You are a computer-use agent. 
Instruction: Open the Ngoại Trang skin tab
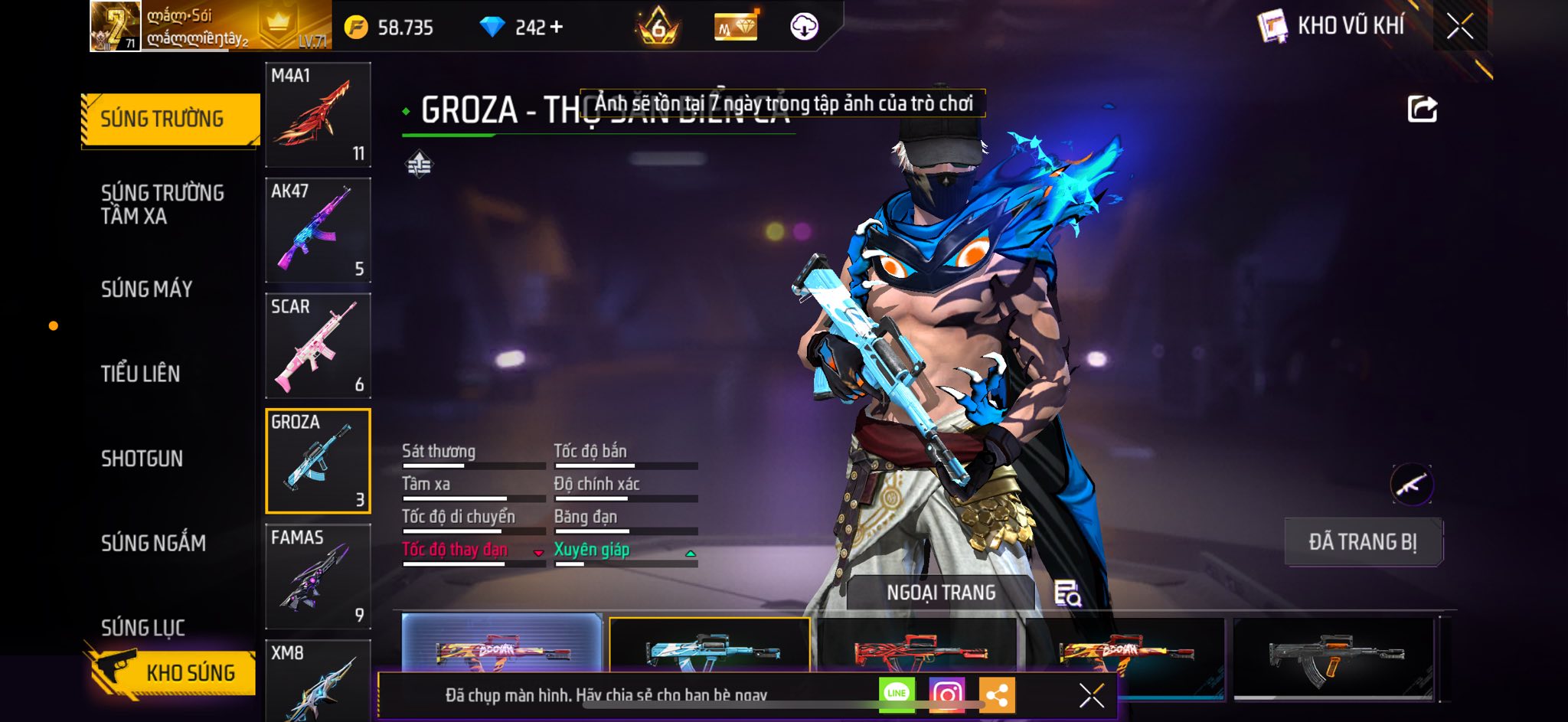pos(941,593)
